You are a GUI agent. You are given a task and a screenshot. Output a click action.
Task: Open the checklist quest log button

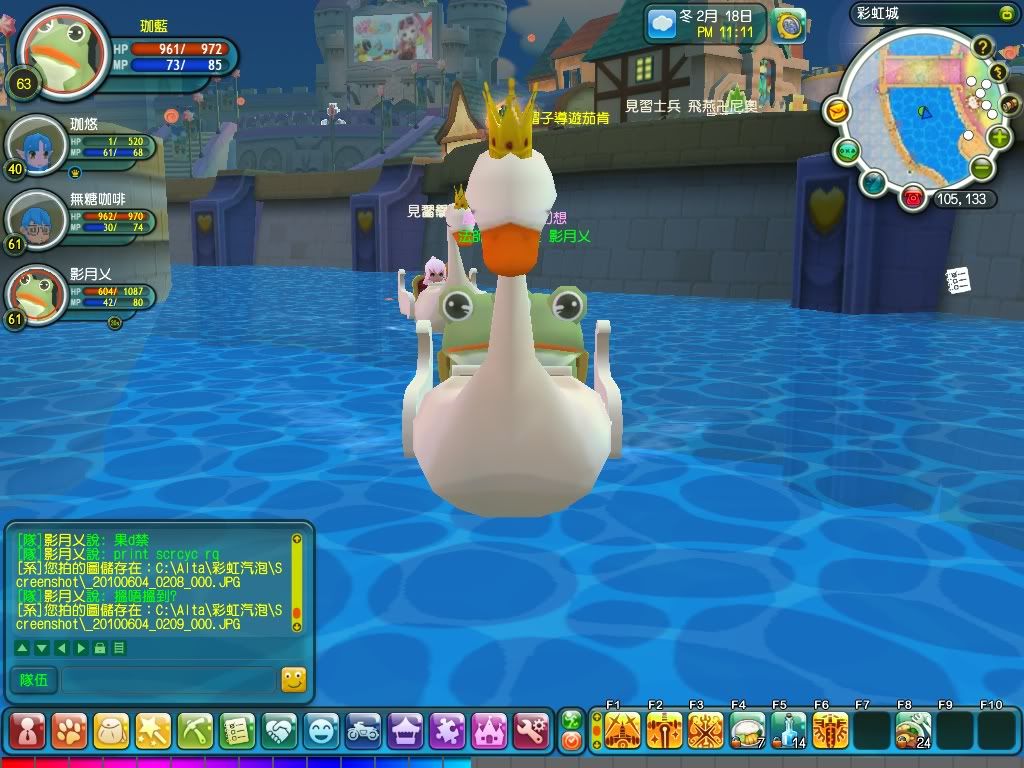click(x=237, y=731)
